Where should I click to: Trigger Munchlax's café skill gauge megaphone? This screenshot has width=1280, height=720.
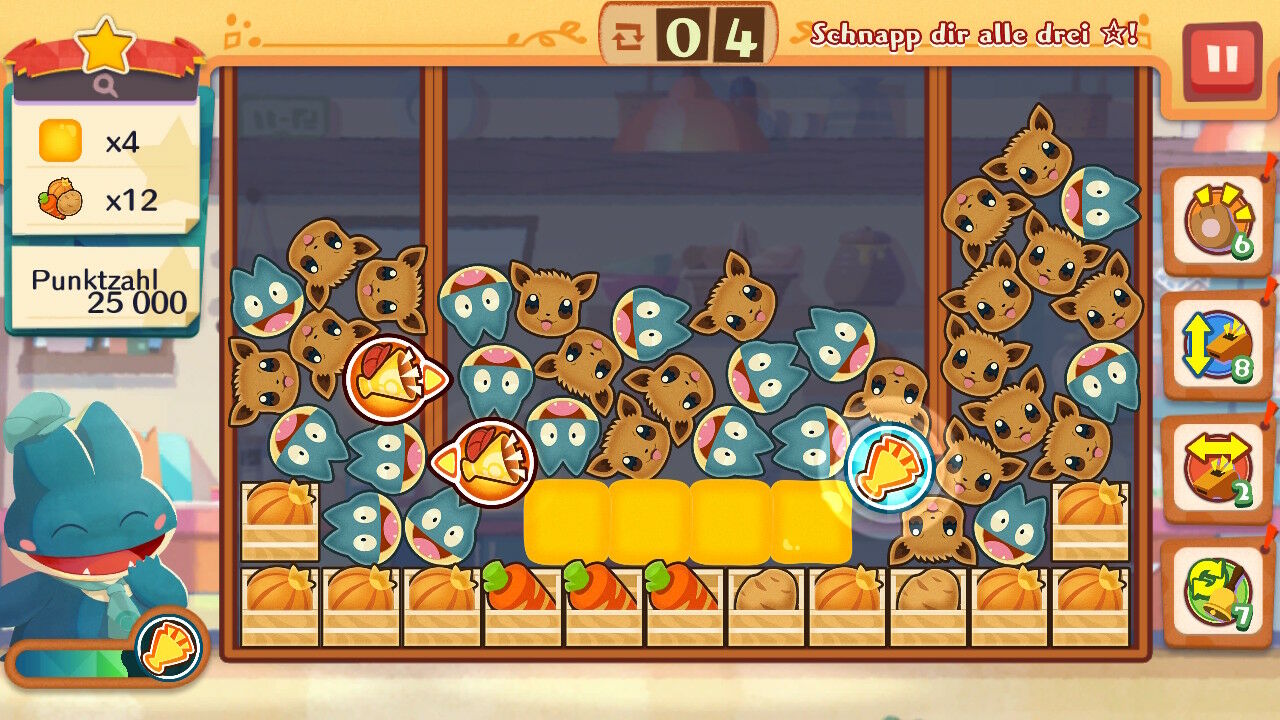168,646
